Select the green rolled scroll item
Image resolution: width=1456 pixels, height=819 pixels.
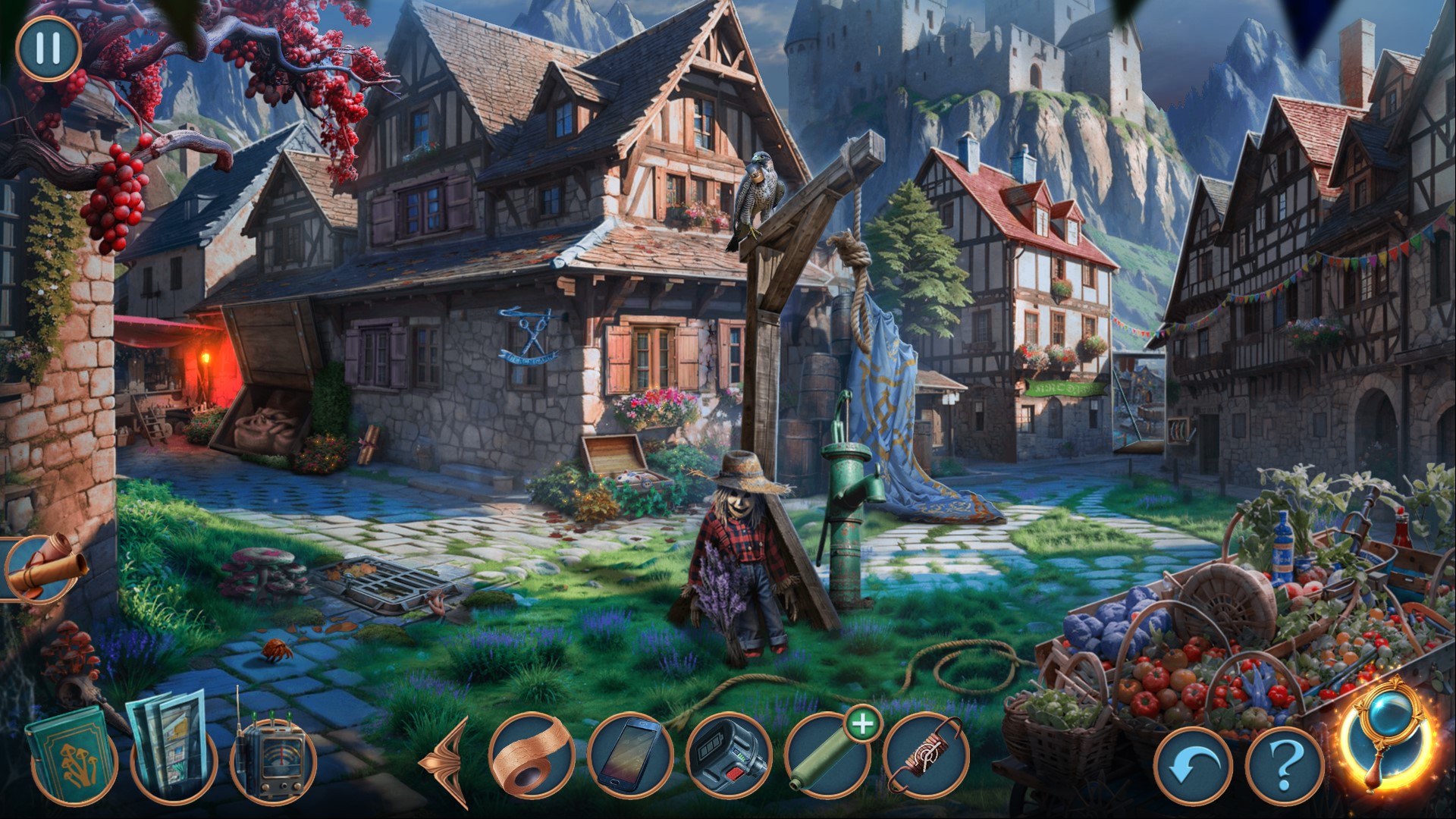827,755
